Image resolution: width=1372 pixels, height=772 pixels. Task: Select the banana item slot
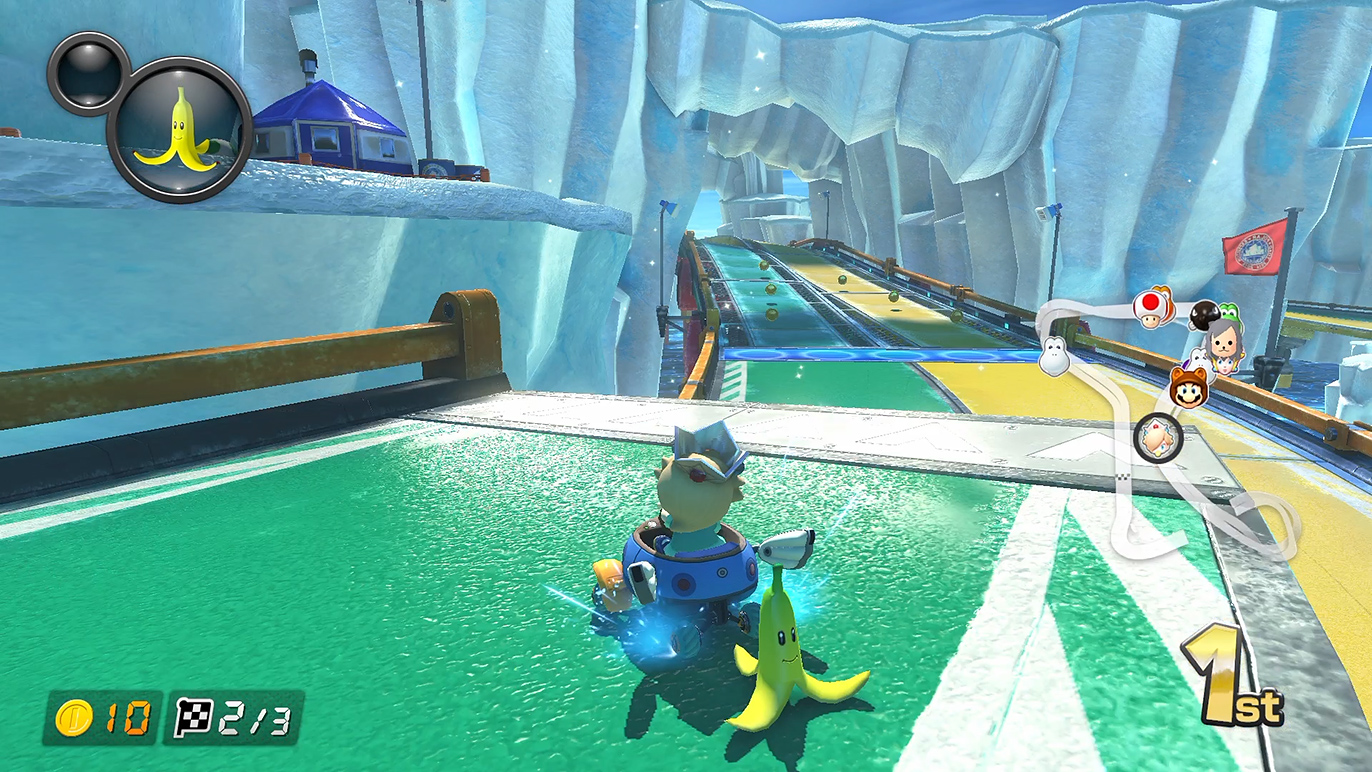point(180,130)
